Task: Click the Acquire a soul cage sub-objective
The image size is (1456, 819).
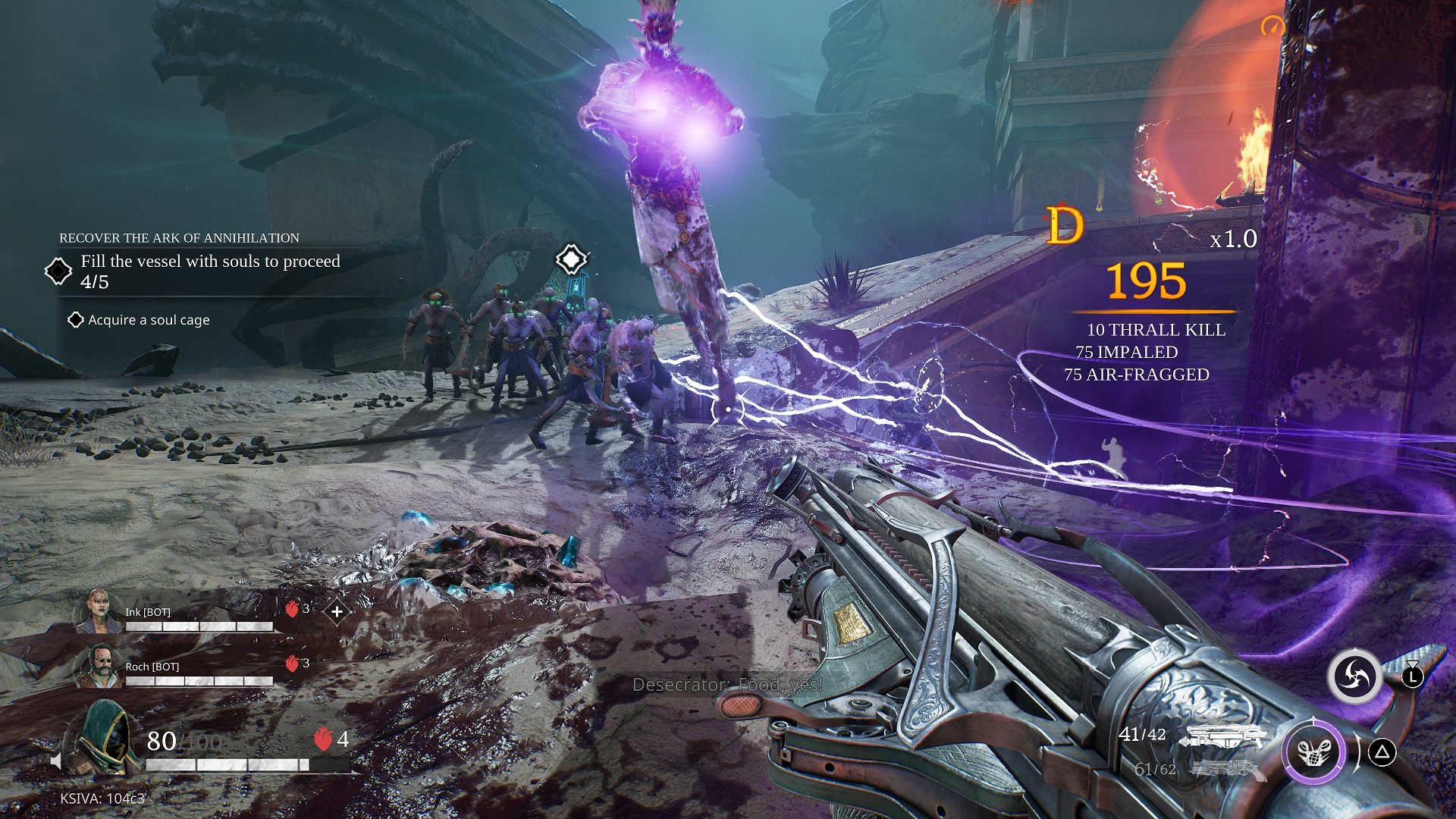Action: pyautogui.click(x=148, y=320)
